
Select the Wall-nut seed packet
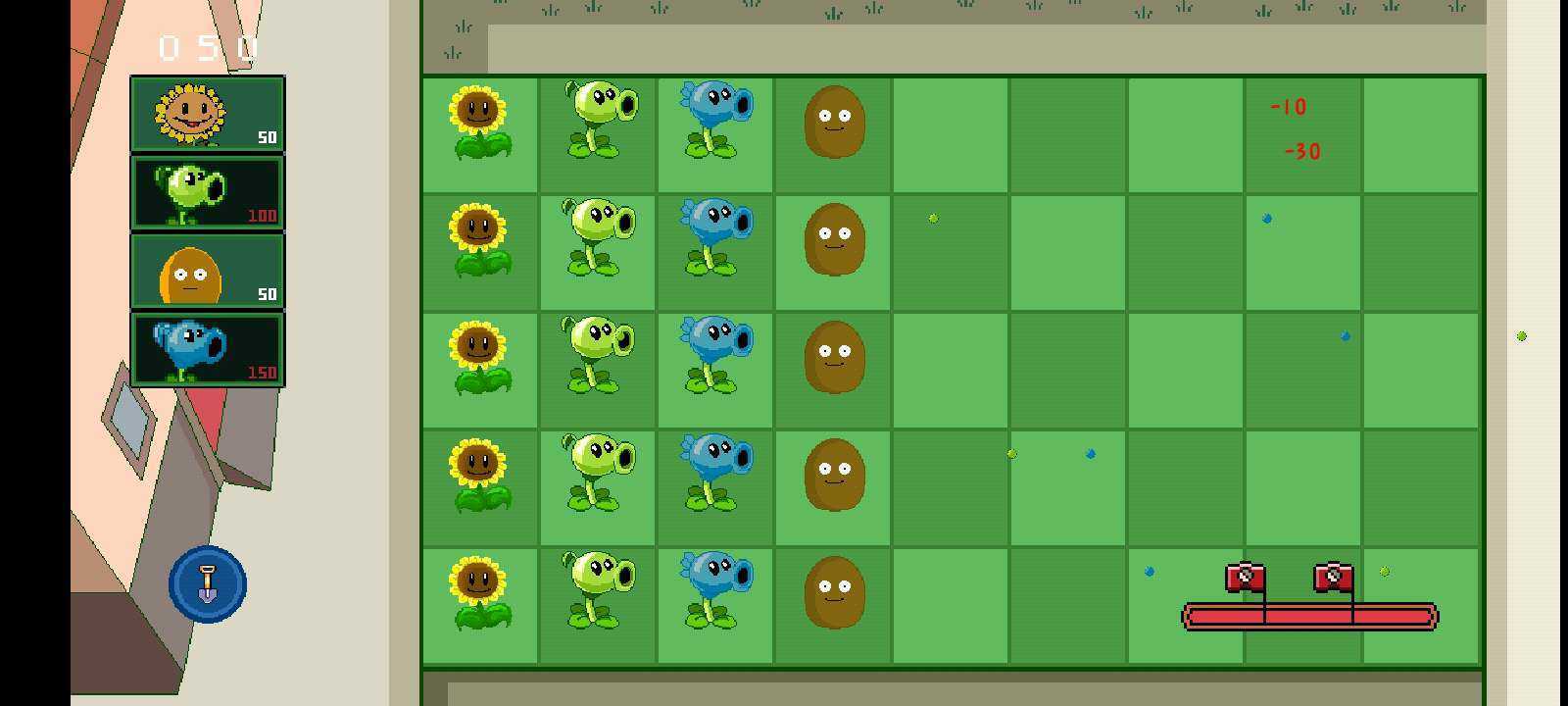[x=207, y=272]
